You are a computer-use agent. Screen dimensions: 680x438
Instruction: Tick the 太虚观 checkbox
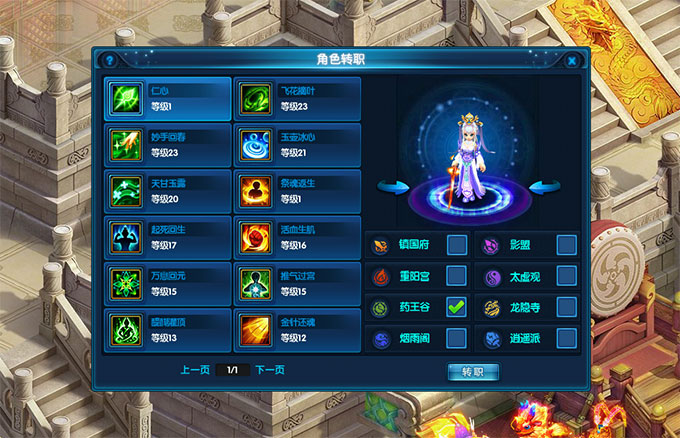[x=566, y=275]
